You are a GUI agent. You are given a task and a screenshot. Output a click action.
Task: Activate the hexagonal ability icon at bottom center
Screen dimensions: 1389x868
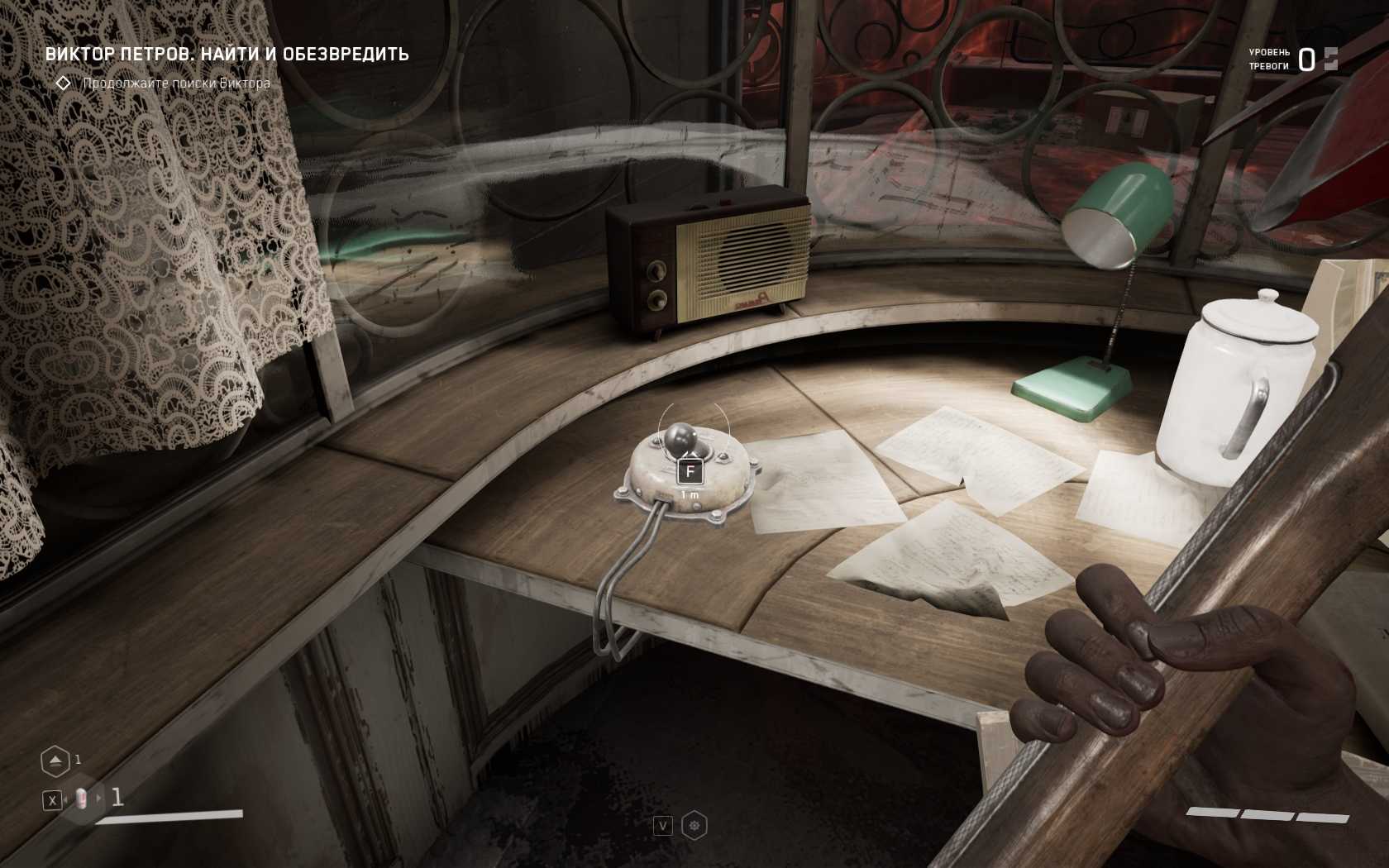pos(694,826)
